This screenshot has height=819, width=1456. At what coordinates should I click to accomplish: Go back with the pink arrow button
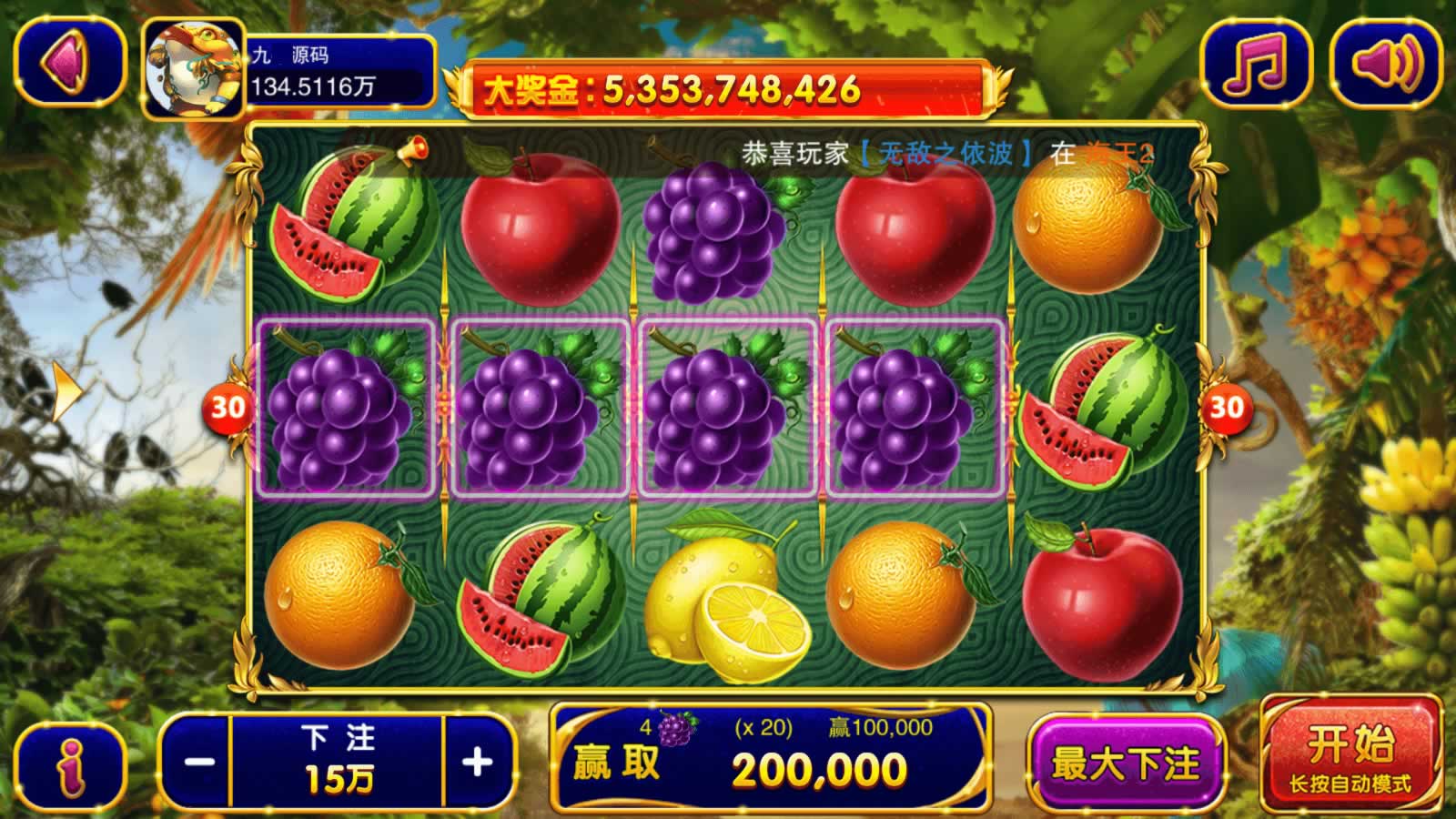[x=69, y=64]
